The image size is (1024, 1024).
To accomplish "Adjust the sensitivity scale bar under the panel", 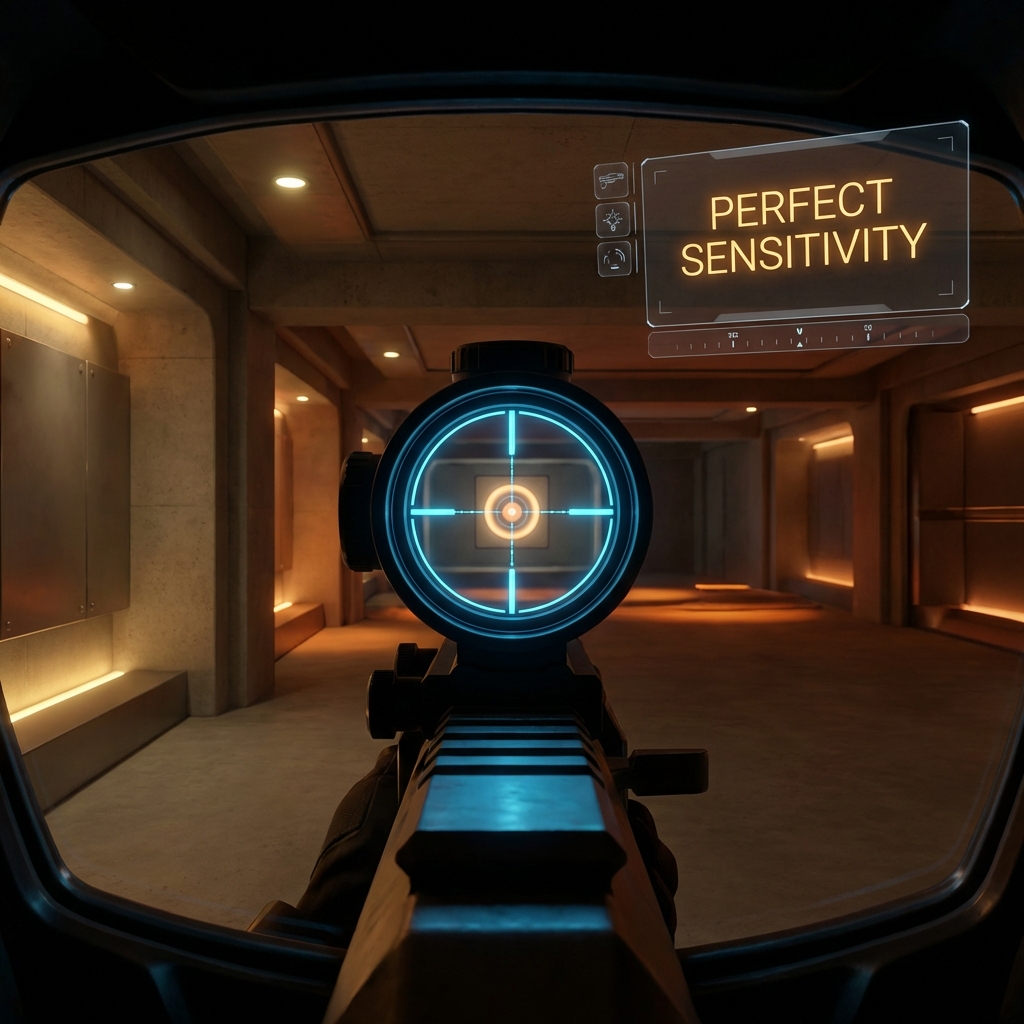I will (x=808, y=336).
